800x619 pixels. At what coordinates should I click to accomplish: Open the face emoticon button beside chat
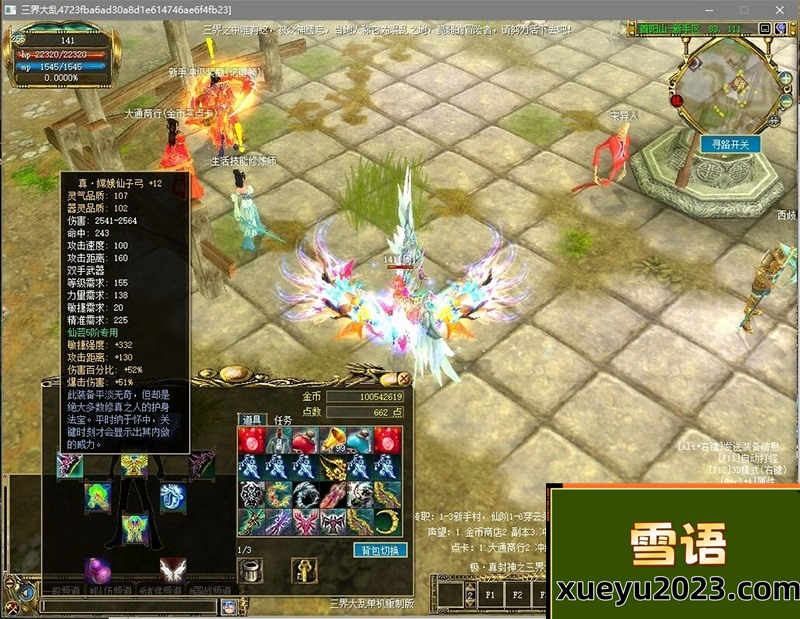click(229, 606)
